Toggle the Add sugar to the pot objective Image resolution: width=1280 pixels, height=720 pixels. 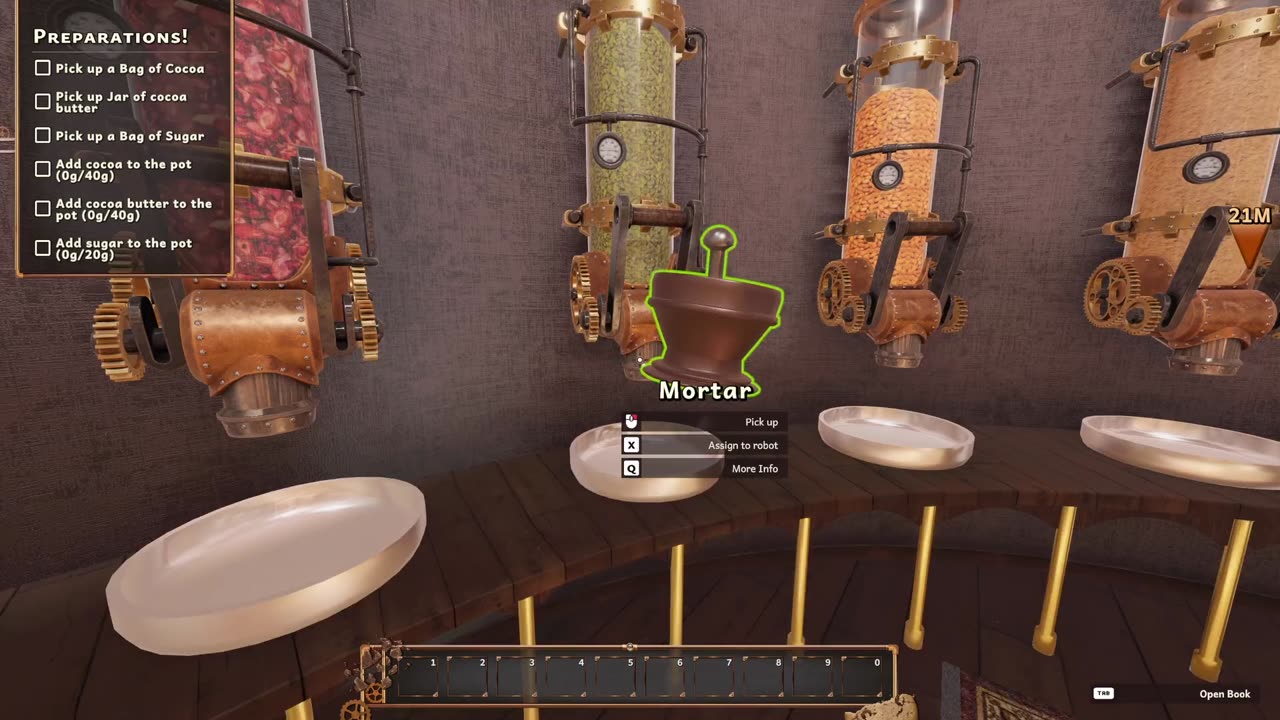pyautogui.click(x=42, y=248)
